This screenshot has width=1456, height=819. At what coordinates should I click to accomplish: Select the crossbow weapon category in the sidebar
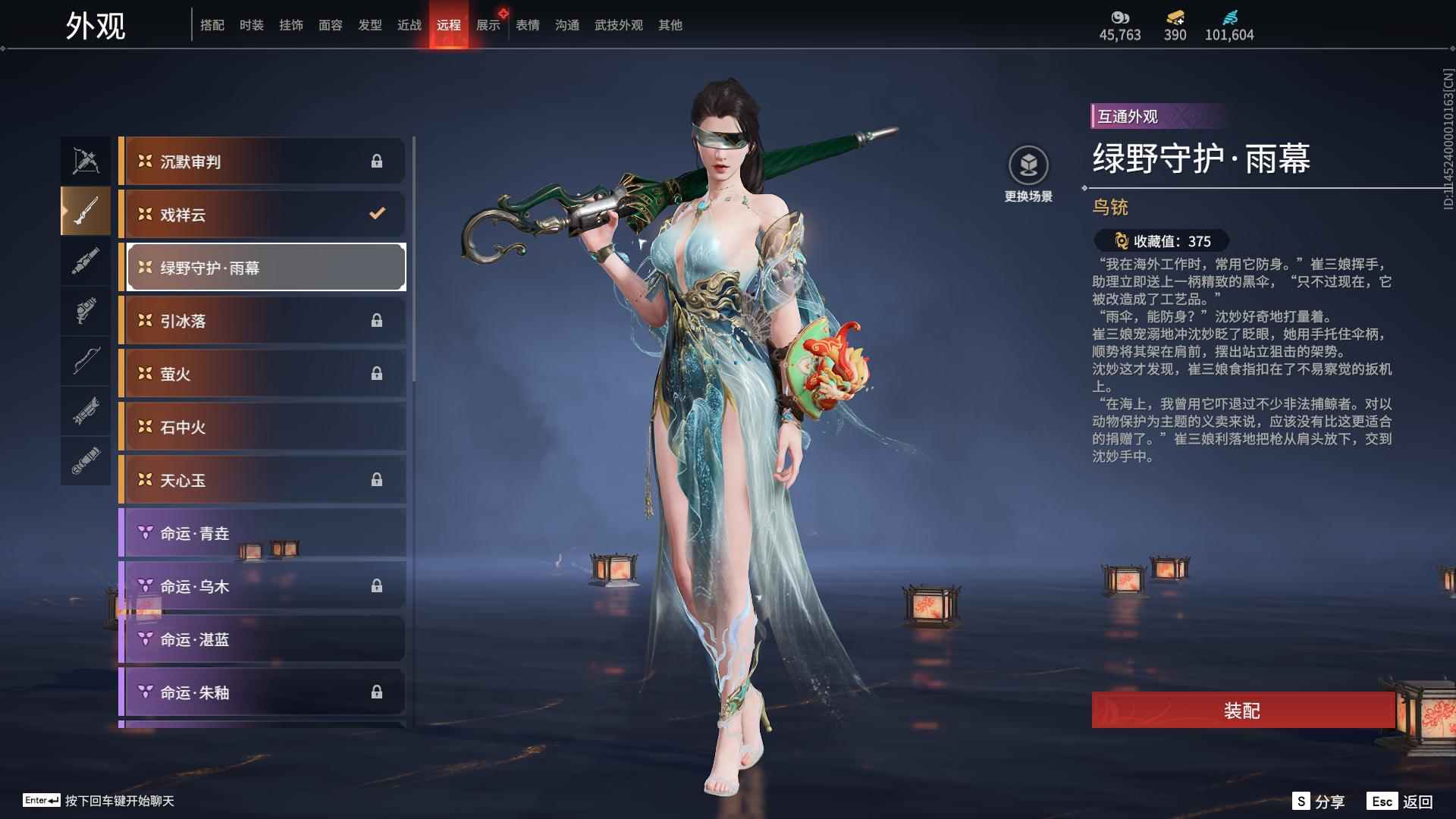point(86,160)
